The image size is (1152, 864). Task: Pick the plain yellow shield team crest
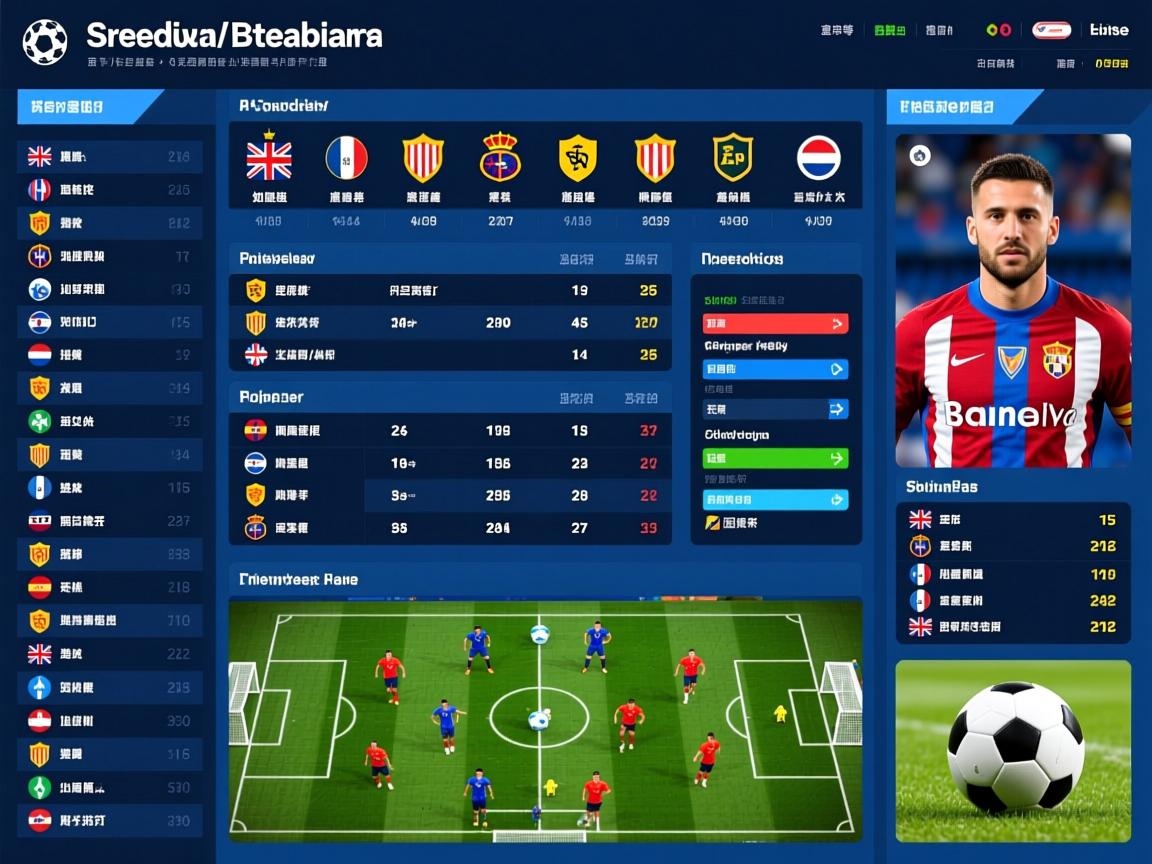point(577,158)
